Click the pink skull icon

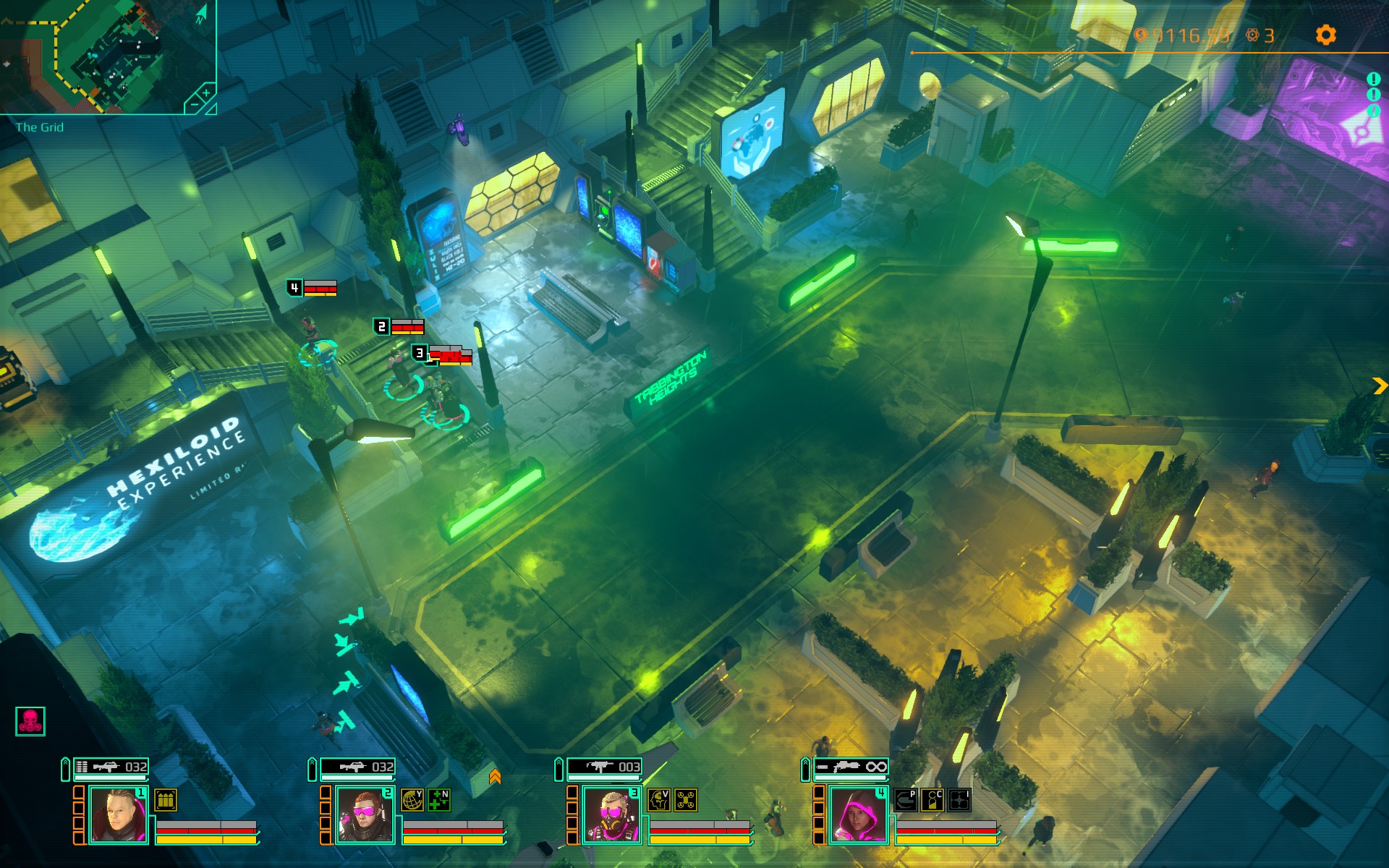tap(30, 721)
